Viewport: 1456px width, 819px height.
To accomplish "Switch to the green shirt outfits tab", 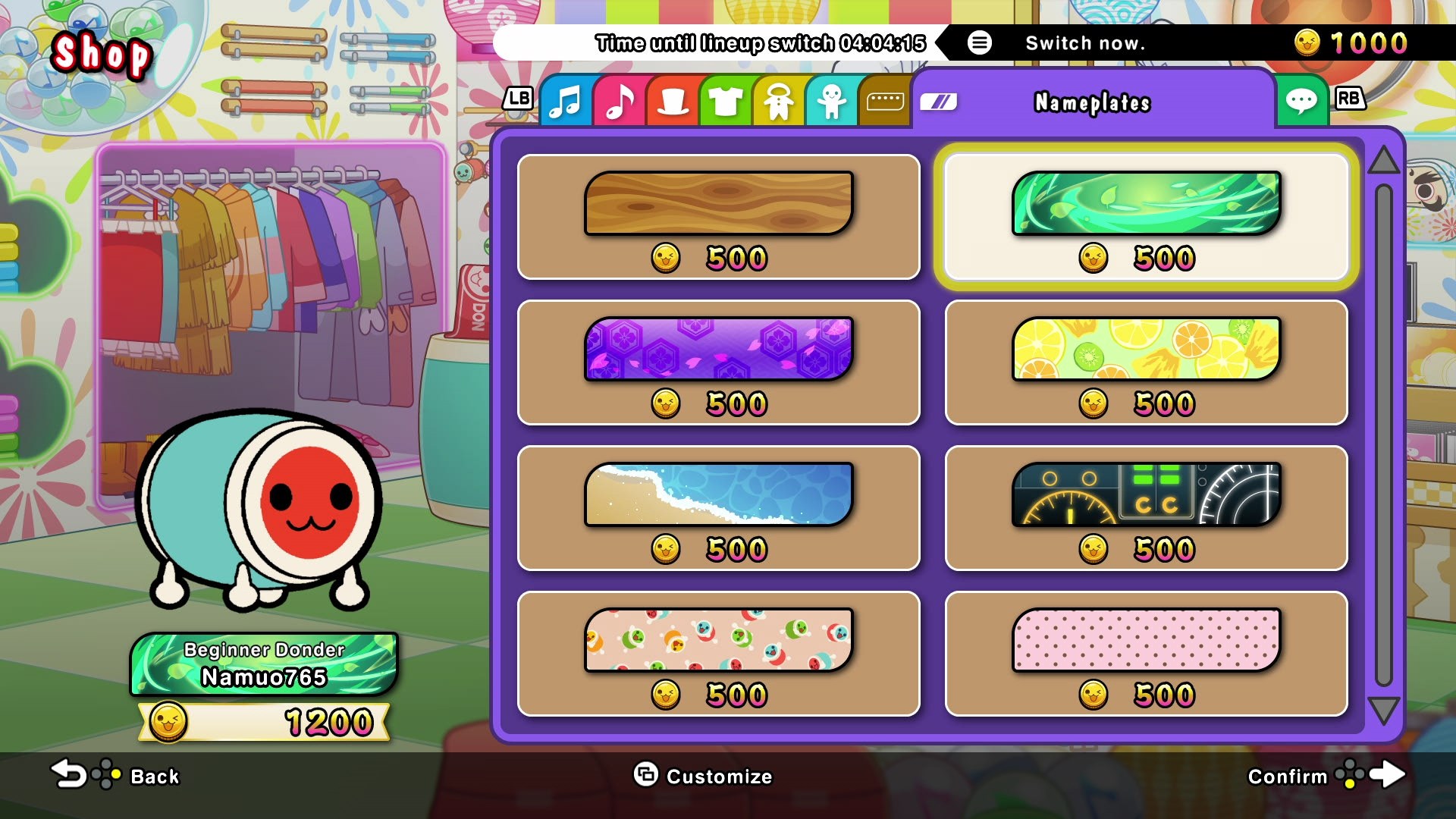I will click(724, 101).
